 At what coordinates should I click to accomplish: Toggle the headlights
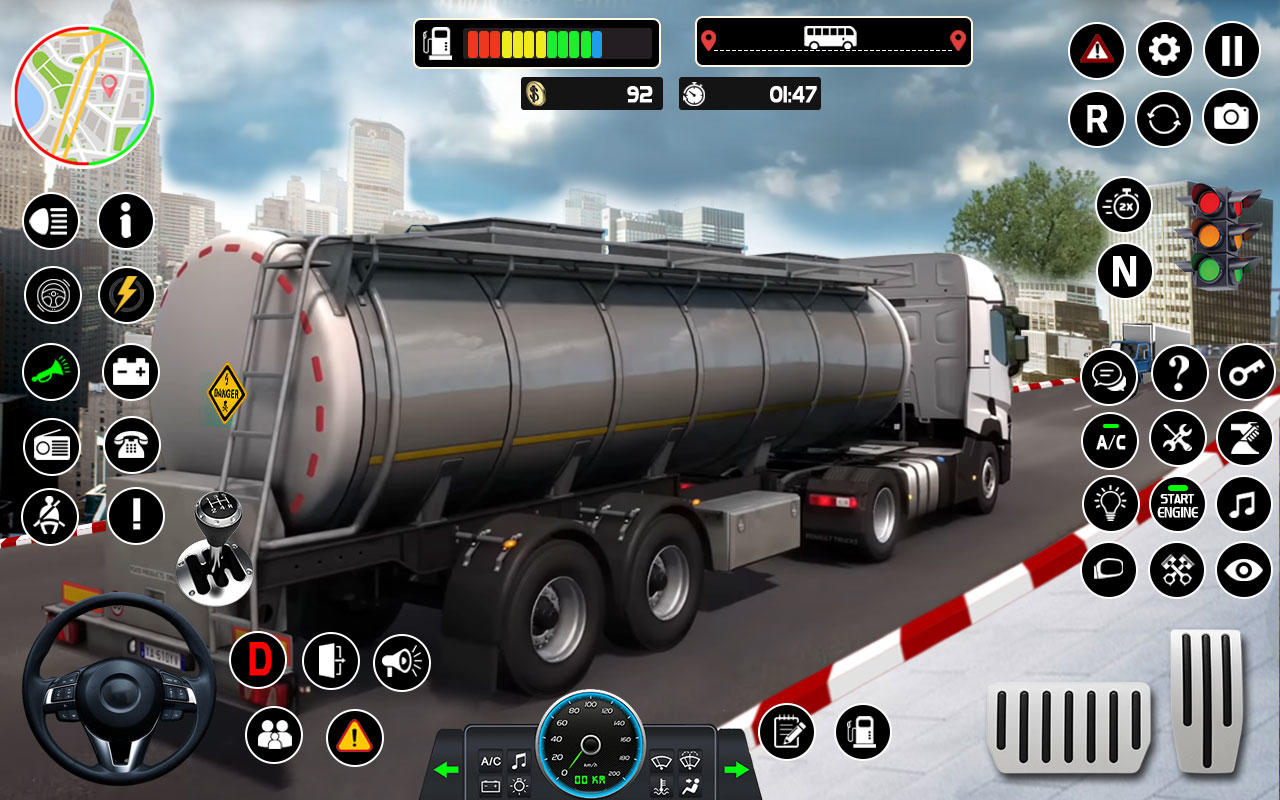[51, 221]
